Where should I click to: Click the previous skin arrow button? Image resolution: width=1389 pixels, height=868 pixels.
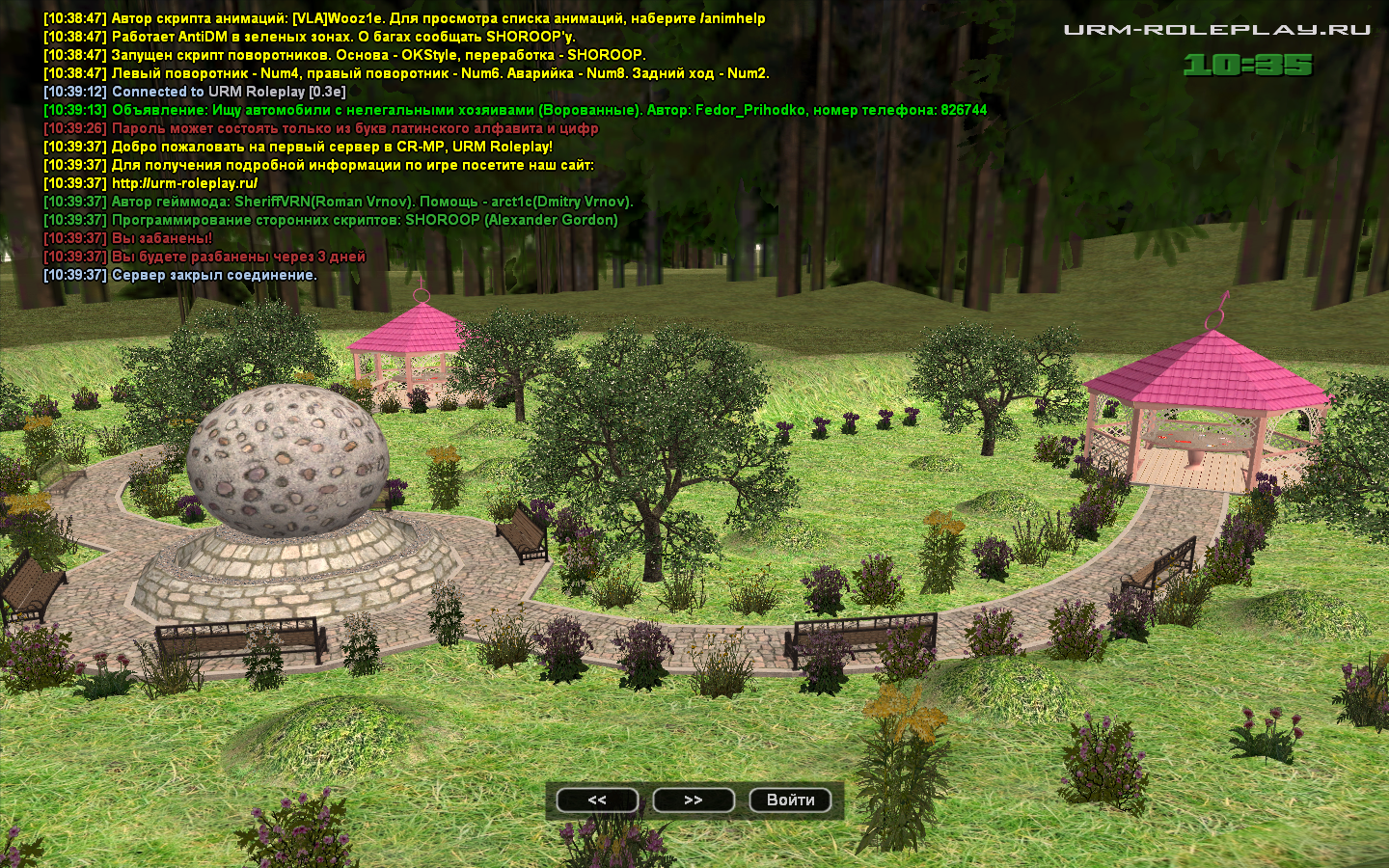click(x=597, y=800)
